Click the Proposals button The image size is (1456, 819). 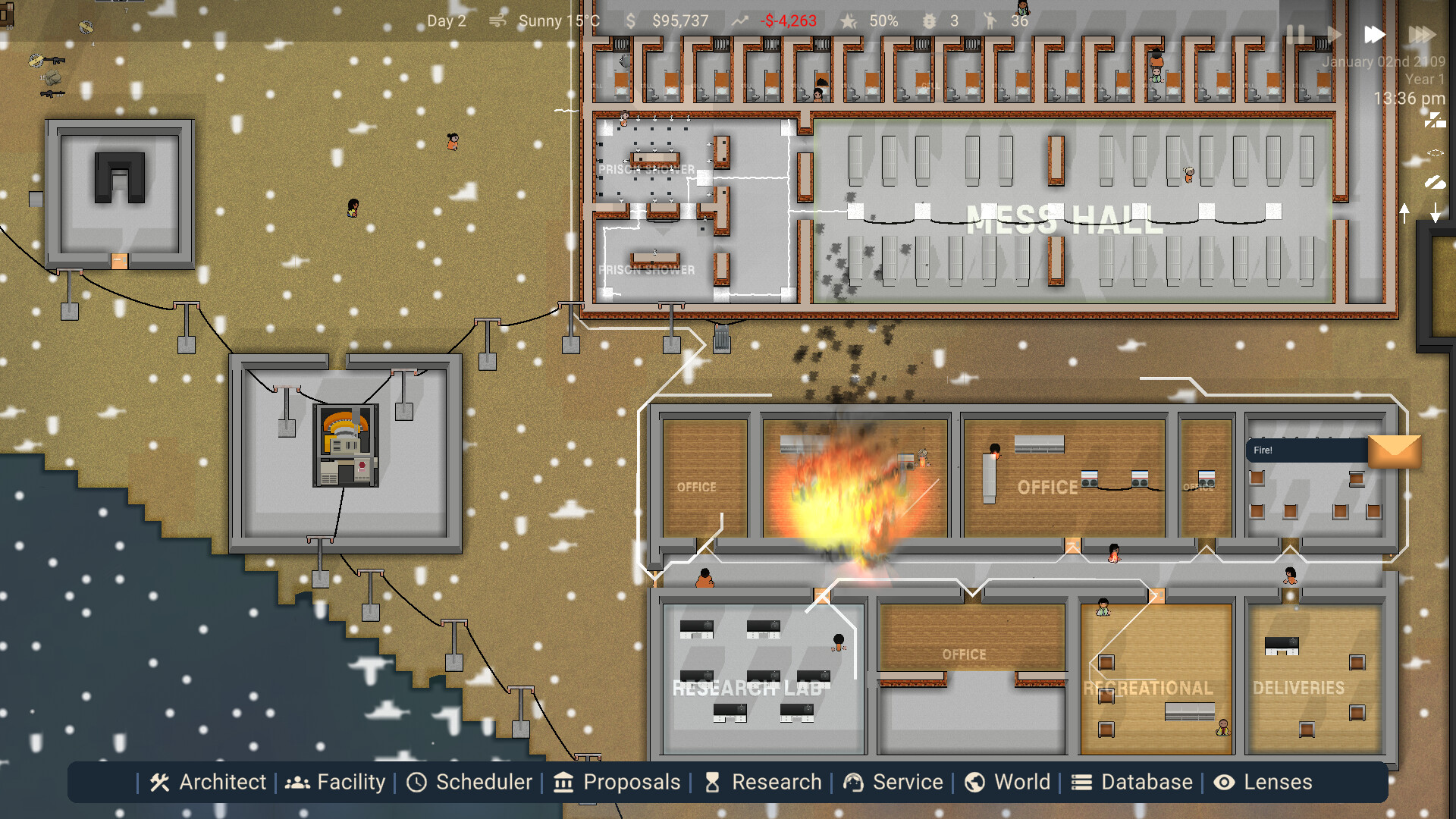tap(617, 782)
